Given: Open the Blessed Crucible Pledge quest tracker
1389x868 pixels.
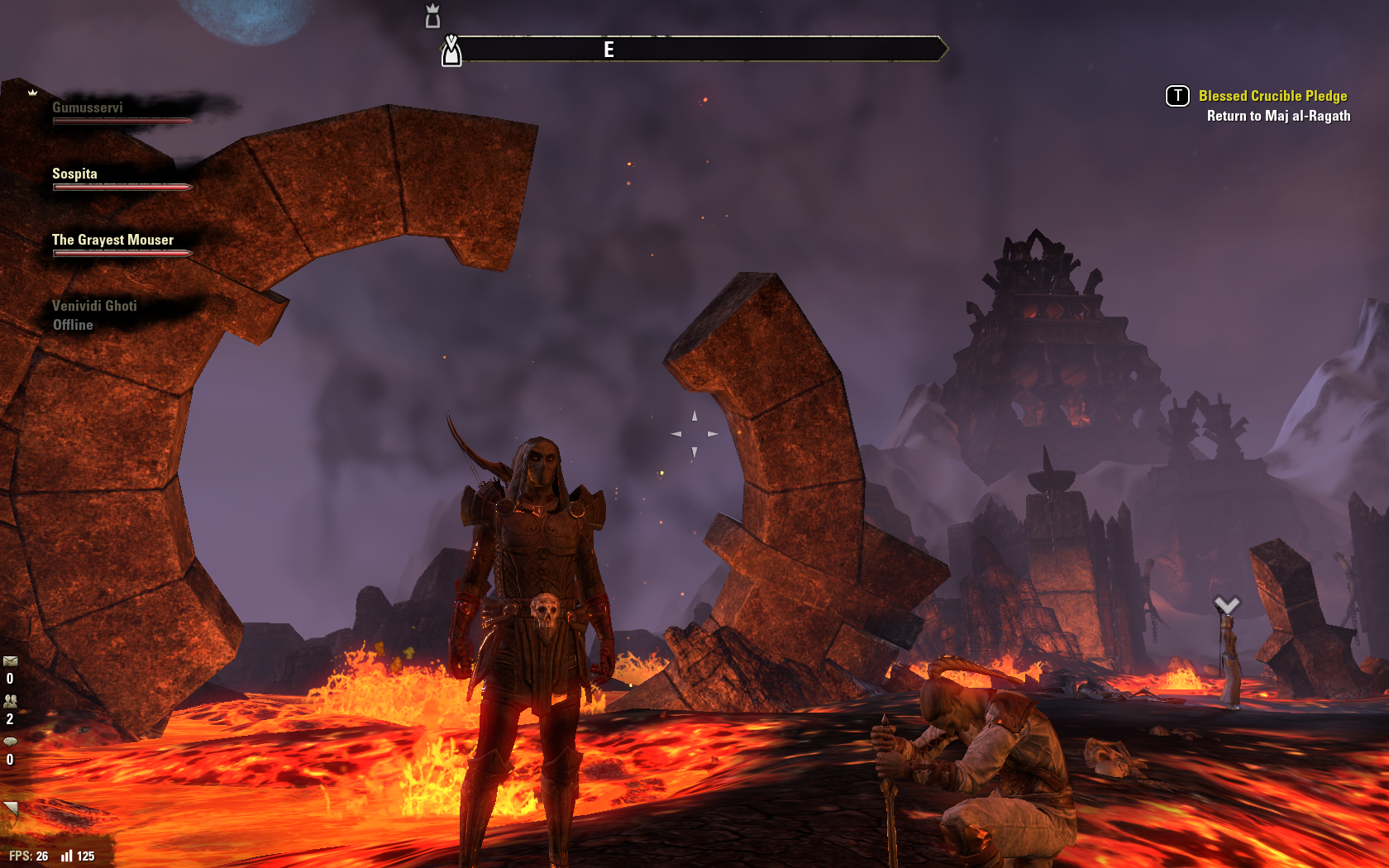Looking at the screenshot, I should [x=1272, y=97].
